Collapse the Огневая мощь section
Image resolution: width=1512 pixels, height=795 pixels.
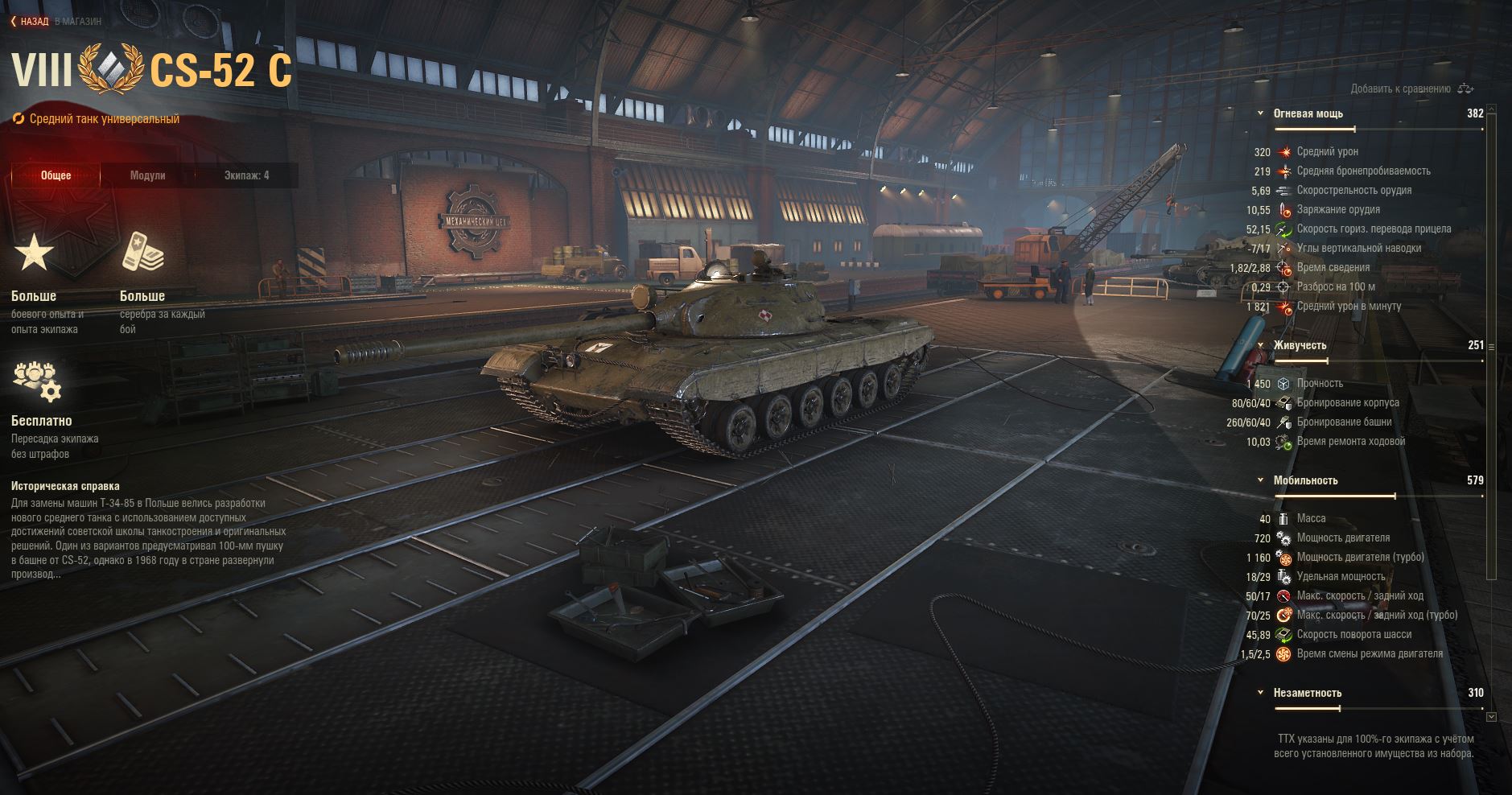(1261, 113)
